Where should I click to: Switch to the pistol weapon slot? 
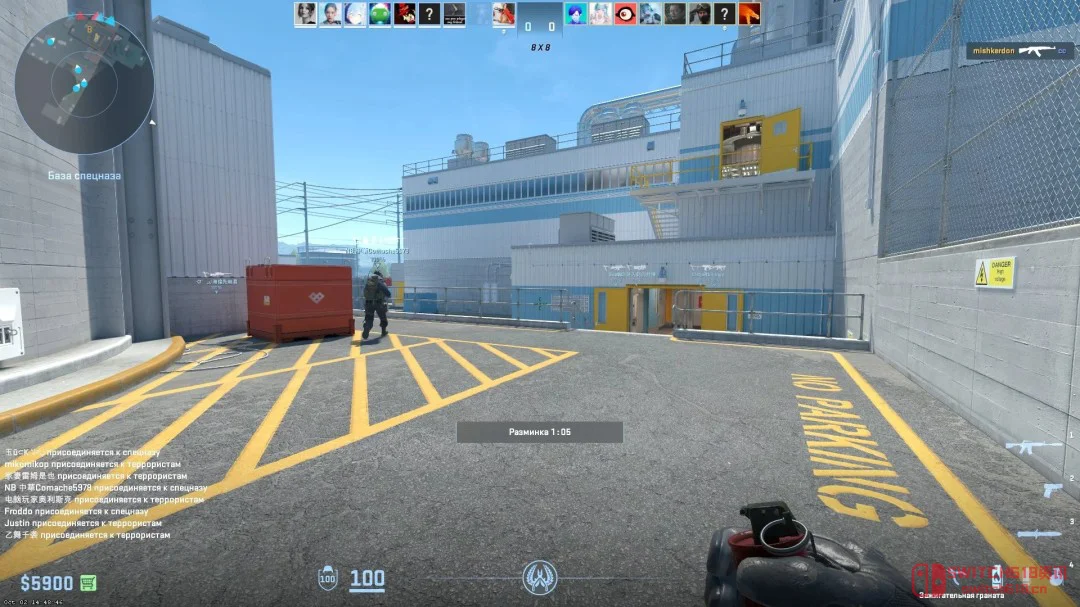point(1052,490)
